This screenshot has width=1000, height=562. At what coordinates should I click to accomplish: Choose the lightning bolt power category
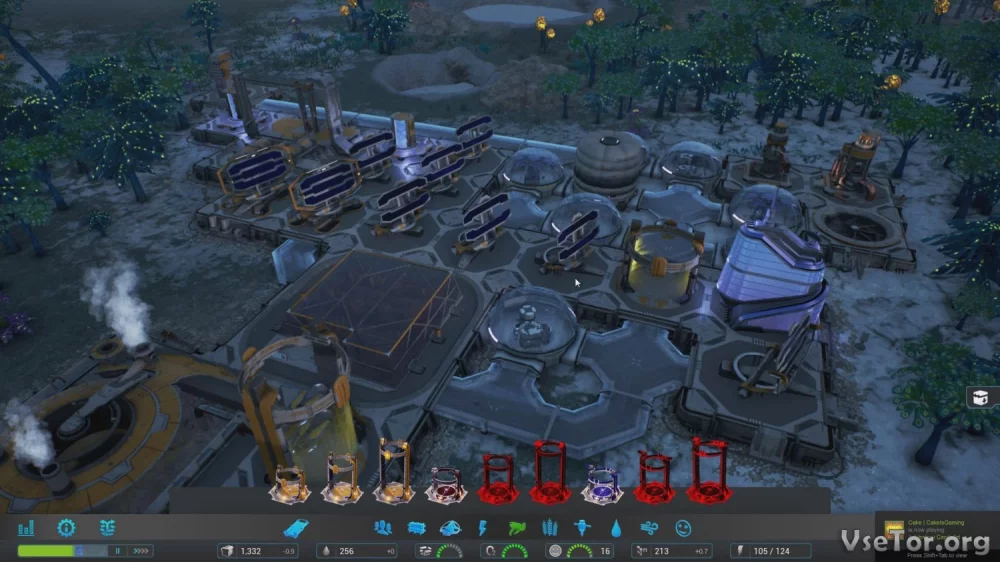[483, 527]
